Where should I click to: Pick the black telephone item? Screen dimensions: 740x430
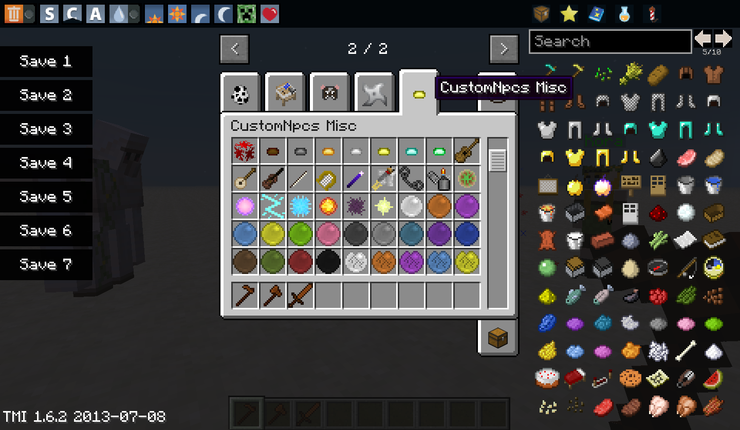[x=412, y=179]
